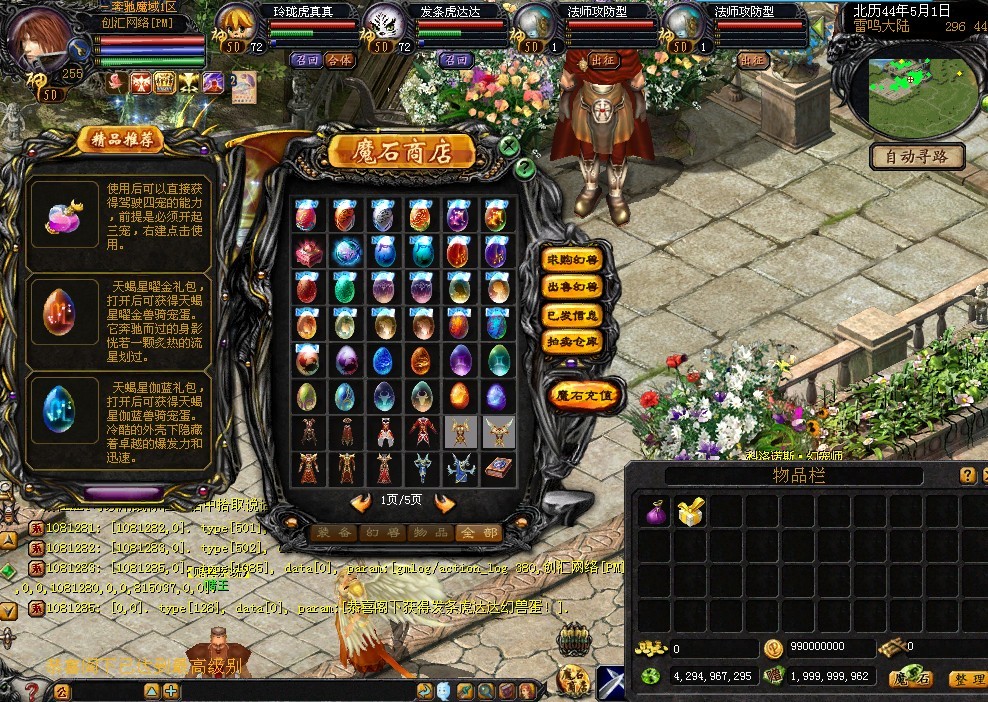Switch to the 幻兽 shop tab
This screenshot has width=988, height=702.
pyautogui.click(x=382, y=533)
